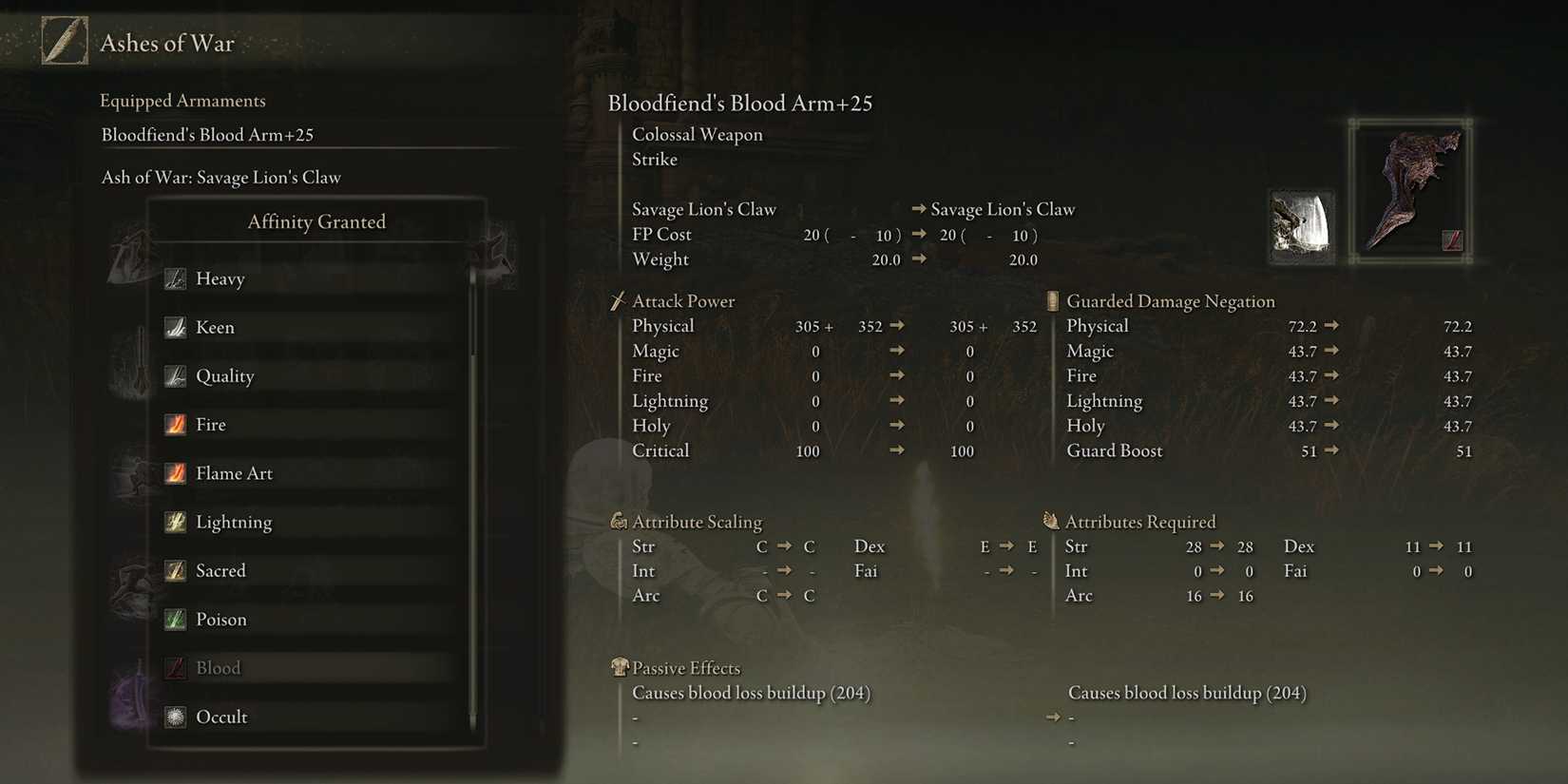Click the Attack Power hammer icon

click(x=619, y=300)
